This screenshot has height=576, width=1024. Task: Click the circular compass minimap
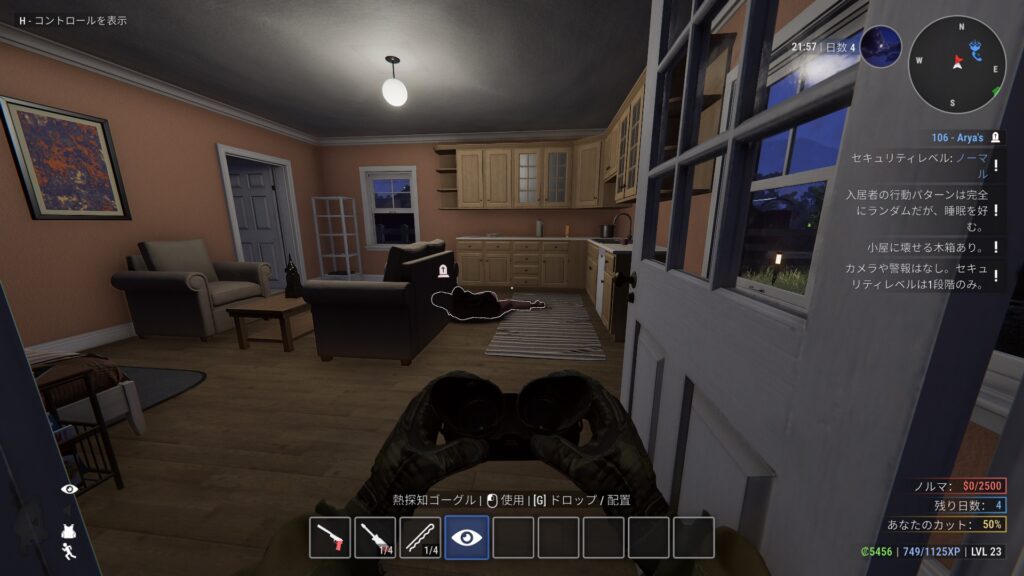pyautogui.click(x=957, y=64)
